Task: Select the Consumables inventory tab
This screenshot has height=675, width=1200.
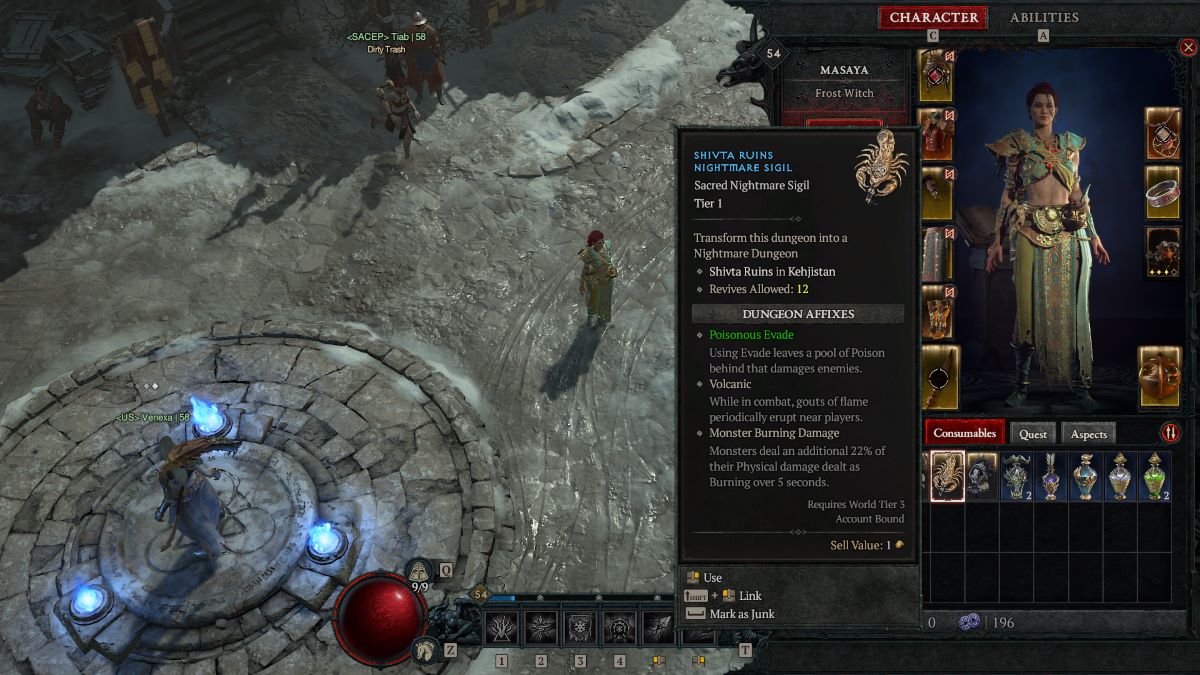Action: [965, 433]
